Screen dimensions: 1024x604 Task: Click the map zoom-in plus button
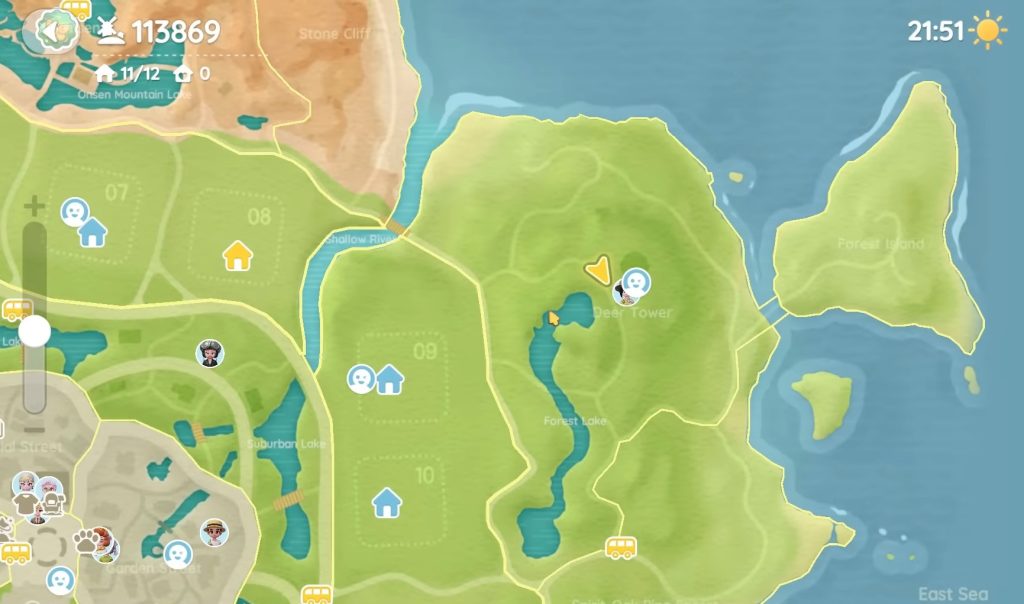[x=34, y=207]
